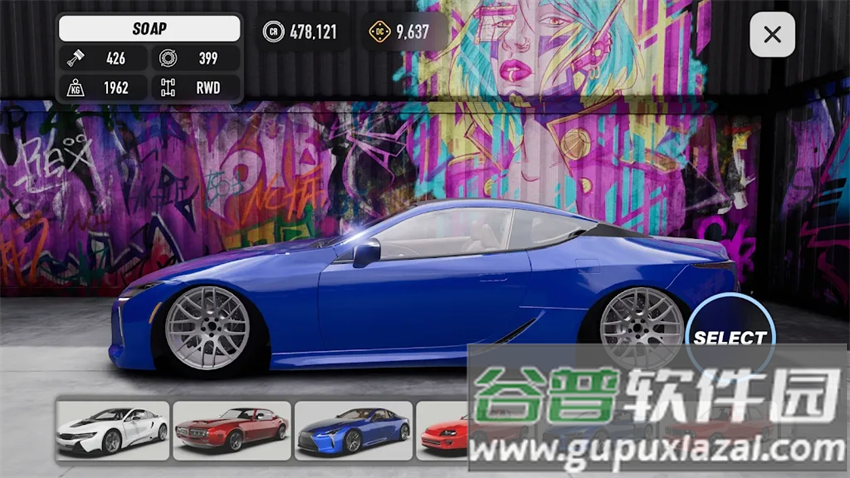
Task: Close the car selection screen
Action: point(772,35)
